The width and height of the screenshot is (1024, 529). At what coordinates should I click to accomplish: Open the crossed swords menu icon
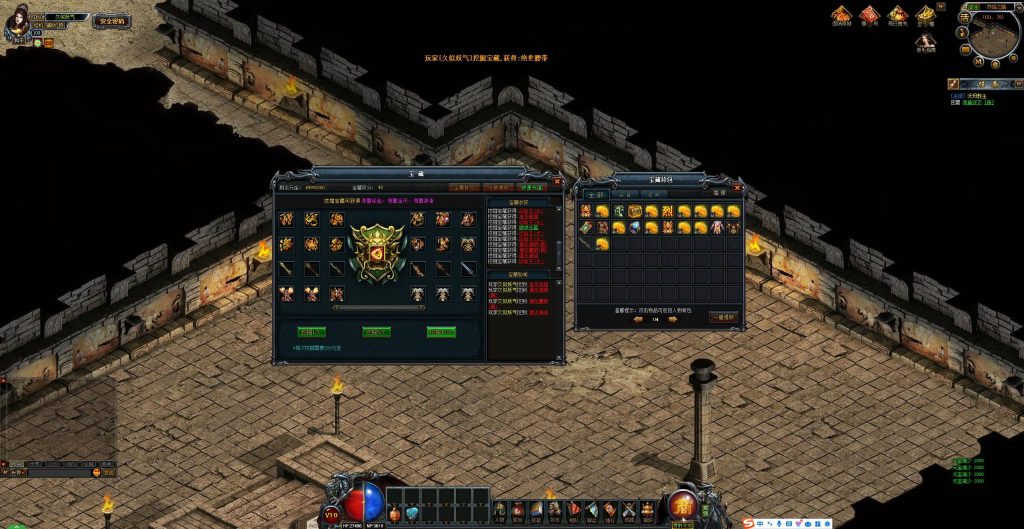pyautogui.click(x=629, y=511)
